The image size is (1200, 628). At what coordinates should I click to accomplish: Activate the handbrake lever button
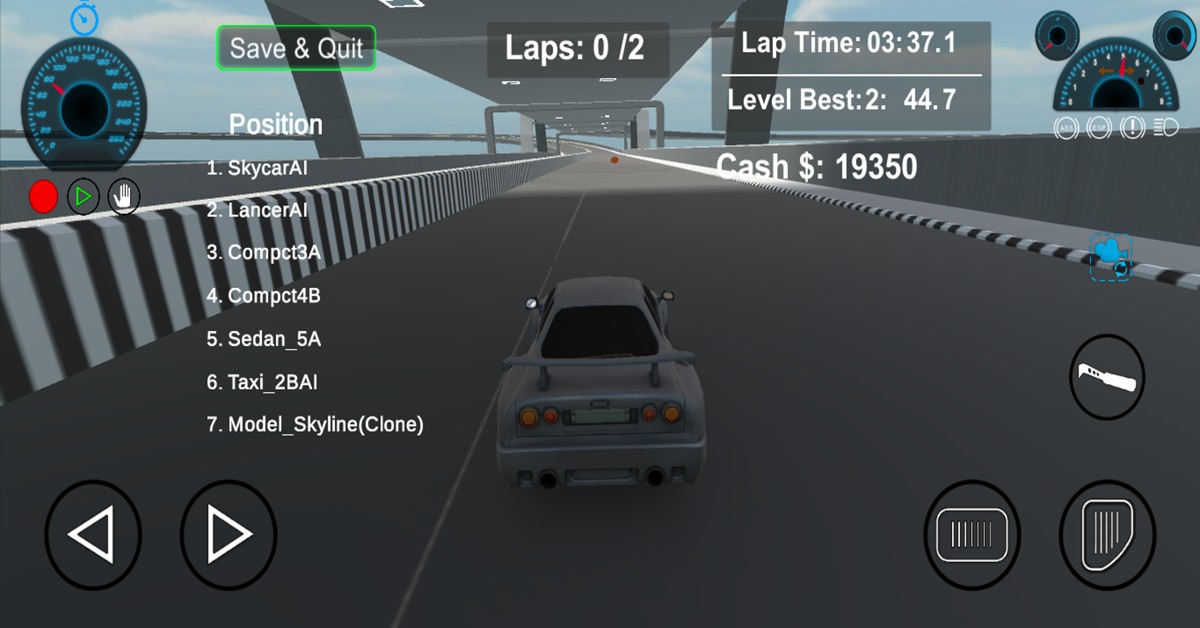pyautogui.click(x=1107, y=378)
